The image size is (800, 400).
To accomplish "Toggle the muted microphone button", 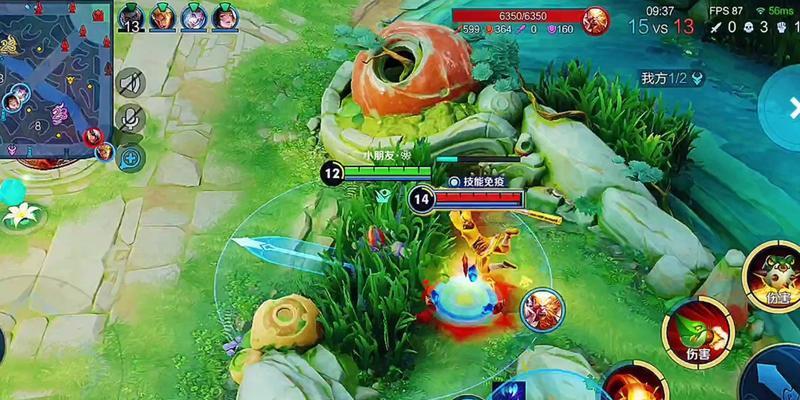I will click(x=130, y=120).
